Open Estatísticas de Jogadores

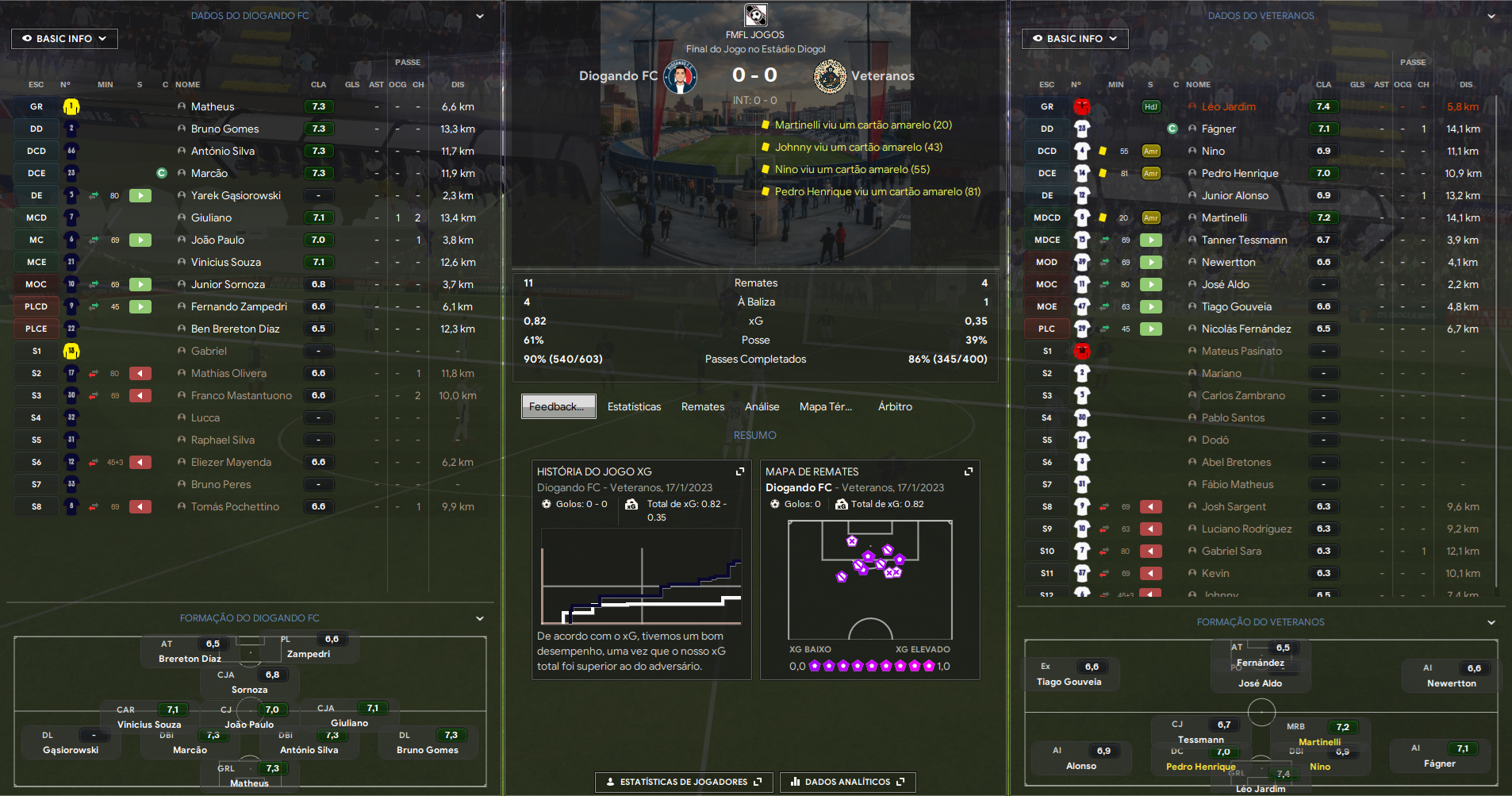683,782
